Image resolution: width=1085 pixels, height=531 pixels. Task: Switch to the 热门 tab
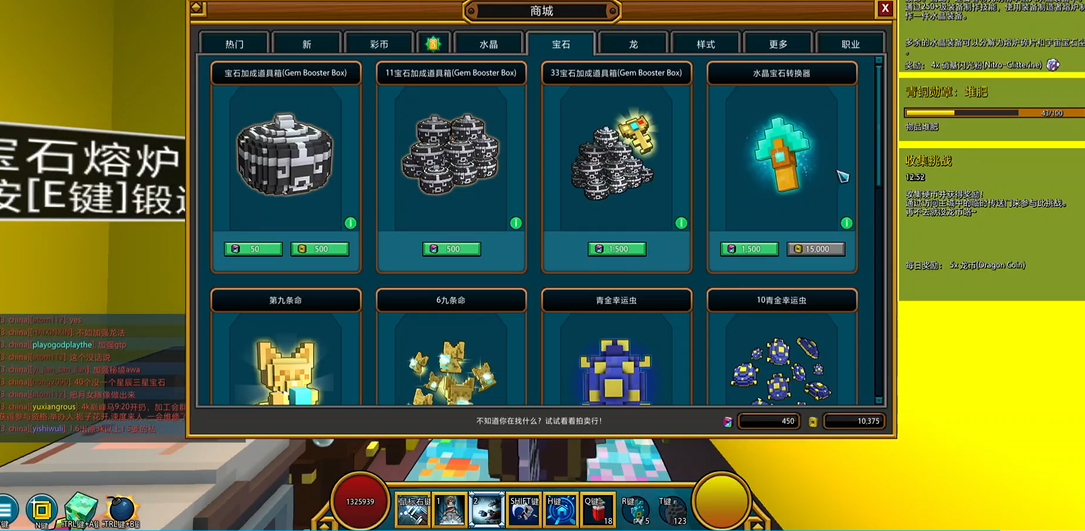point(234,44)
